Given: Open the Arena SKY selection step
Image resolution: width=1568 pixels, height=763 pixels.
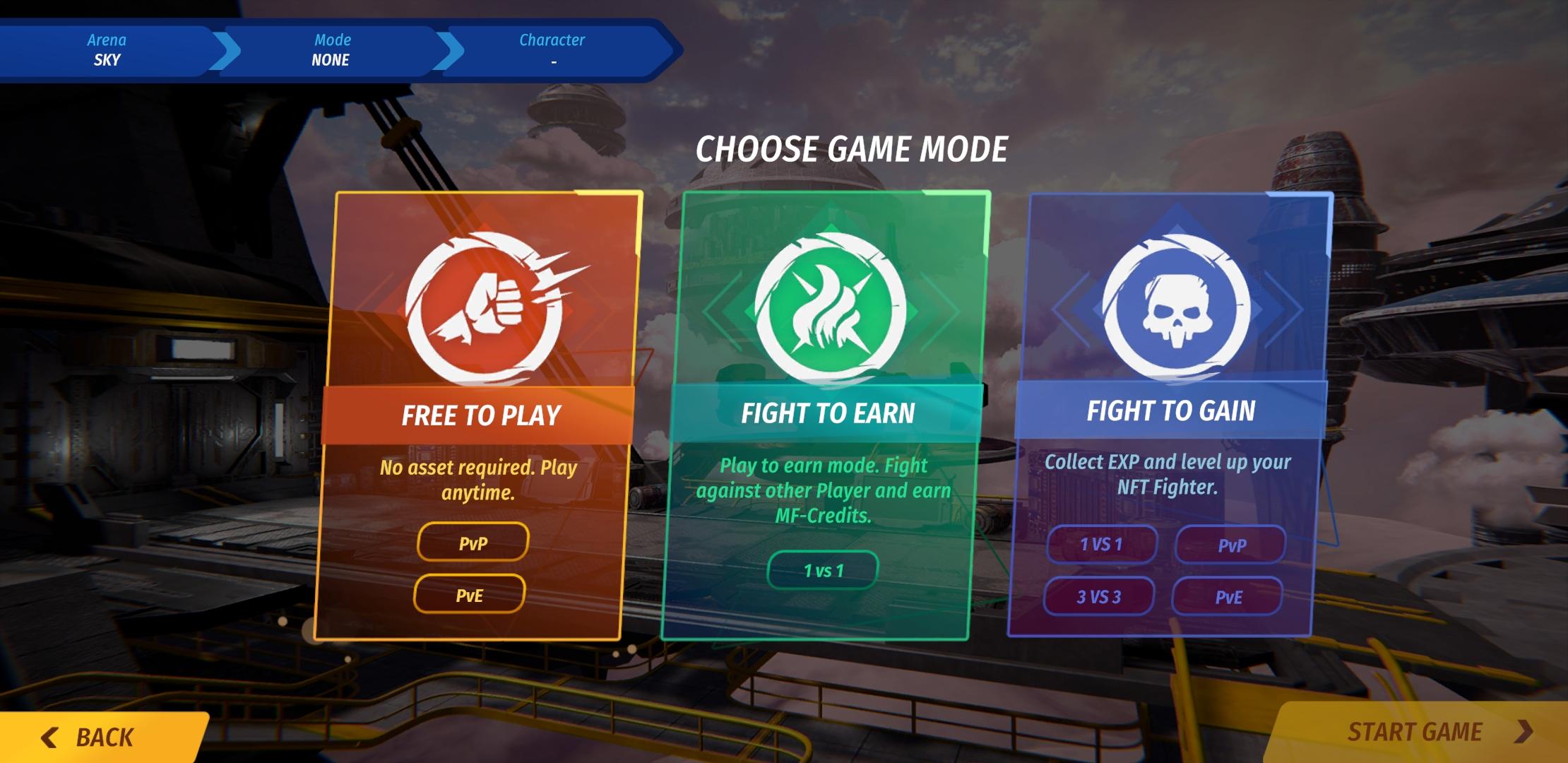Looking at the screenshot, I should pyautogui.click(x=106, y=49).
